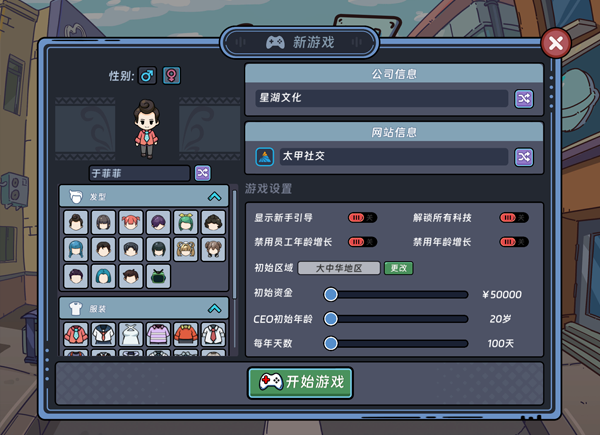Toggle 解锁所有科技 switch

(513, 217)
